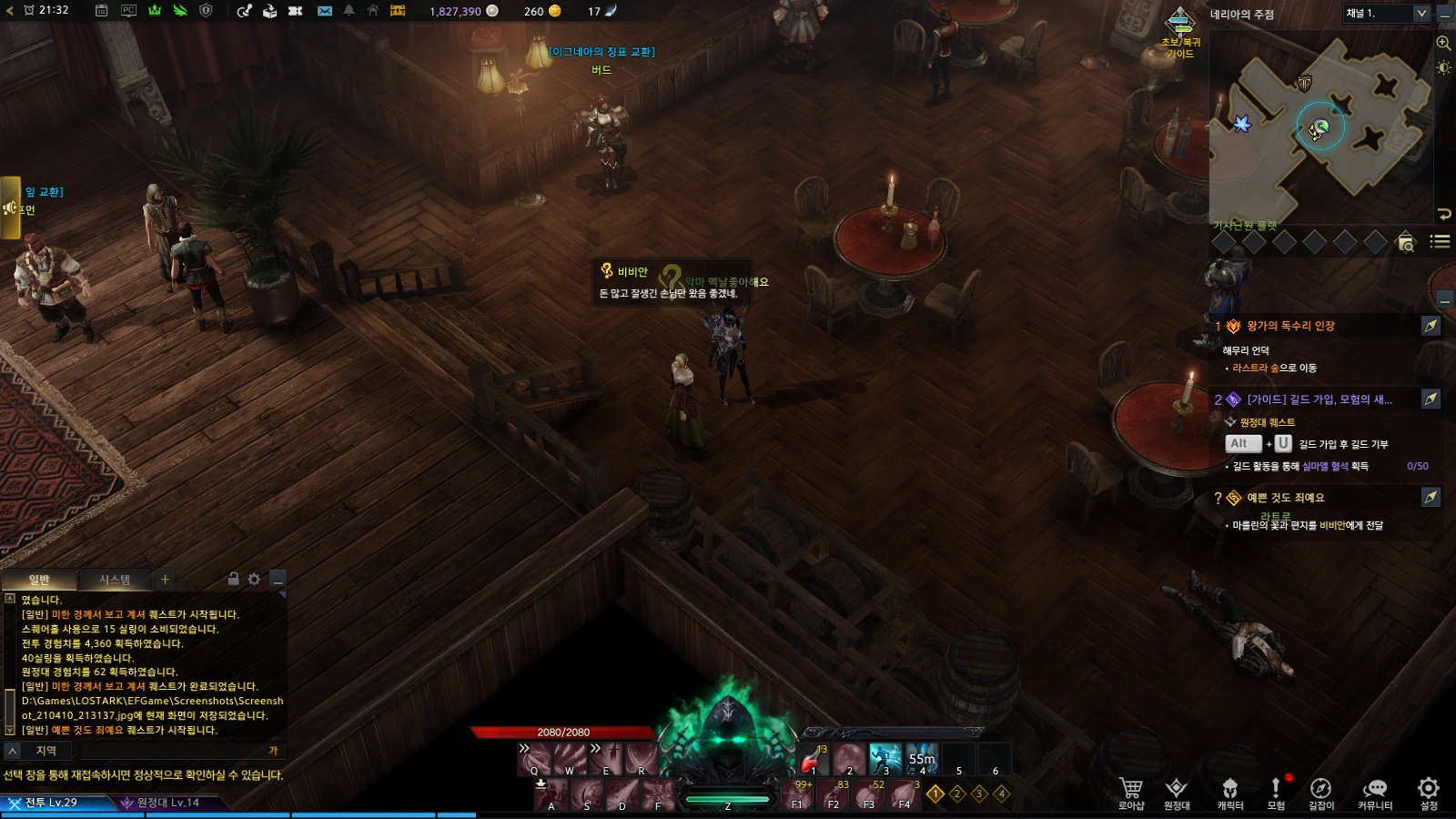
Task: Add a new chat tab with plus button
Action: pos(165,579)
